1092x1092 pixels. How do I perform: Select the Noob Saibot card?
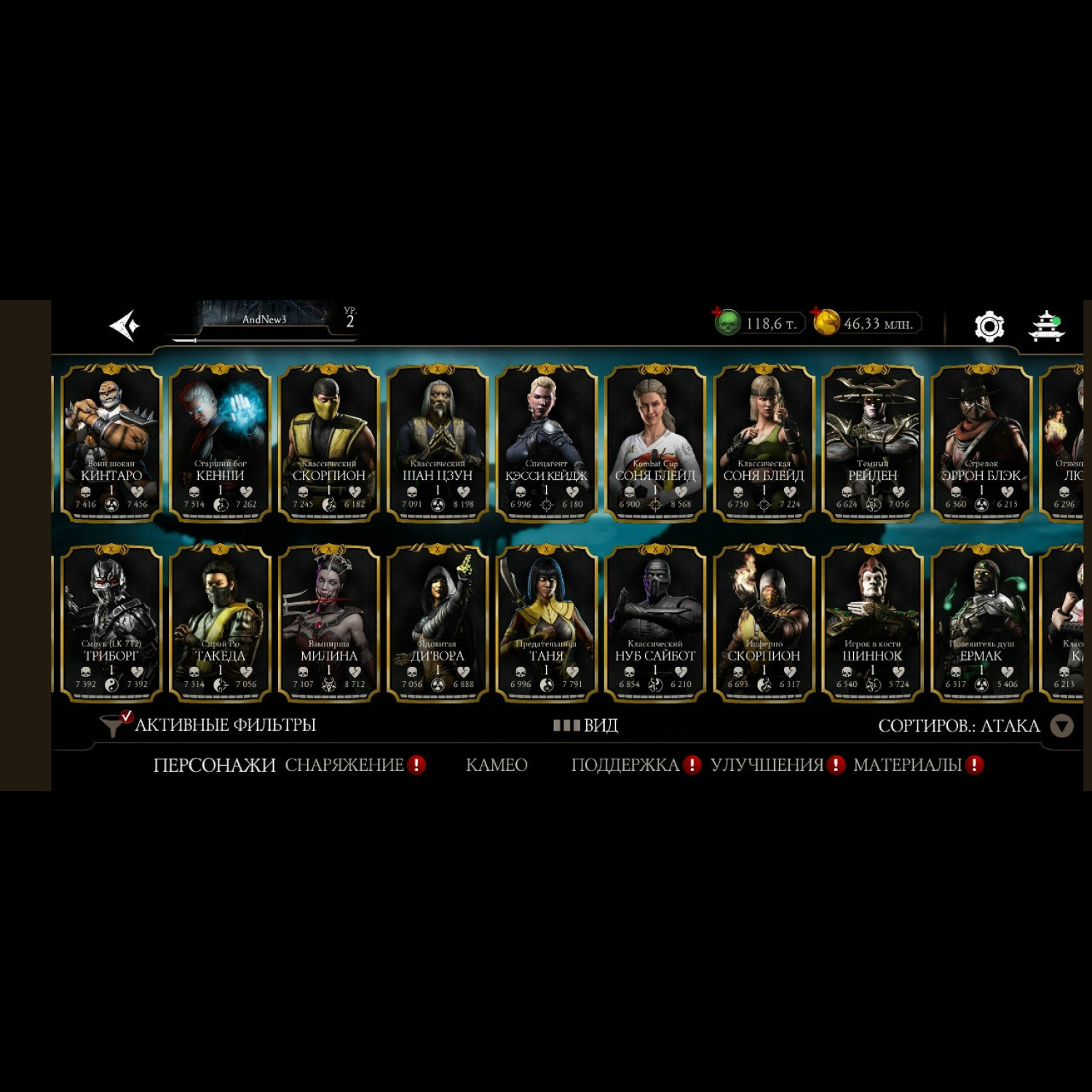(655, 623)
